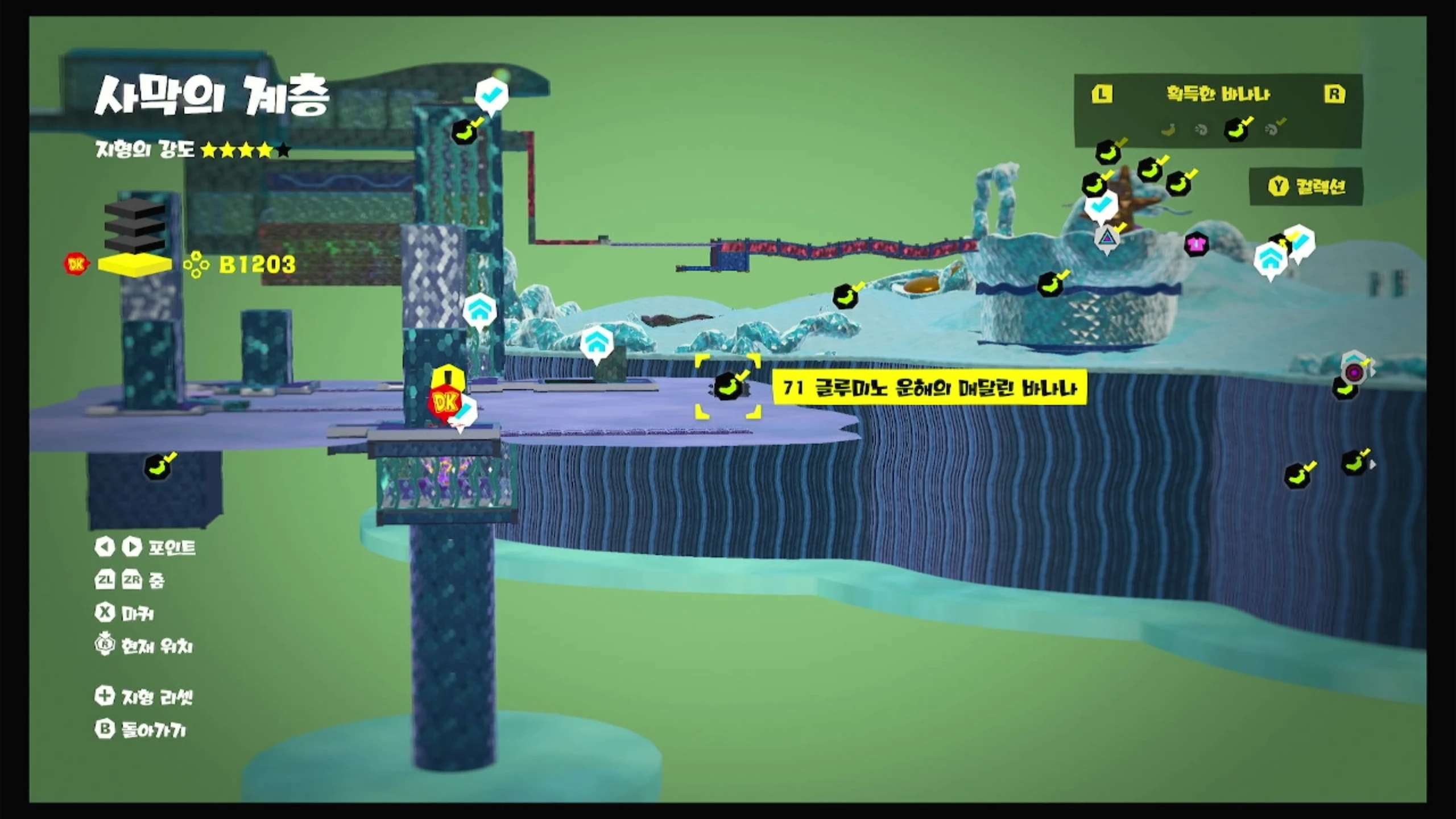Select the collected-banana filter icon with checkmark

point(1238,130)
